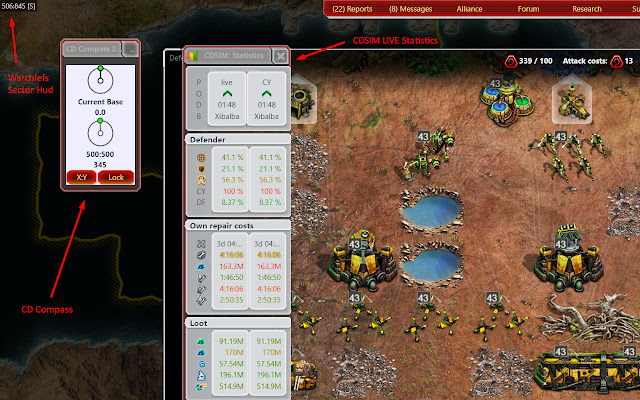Go to the Alliance menu
Viewport: 640px width, 400px height.
click(468, 8)
